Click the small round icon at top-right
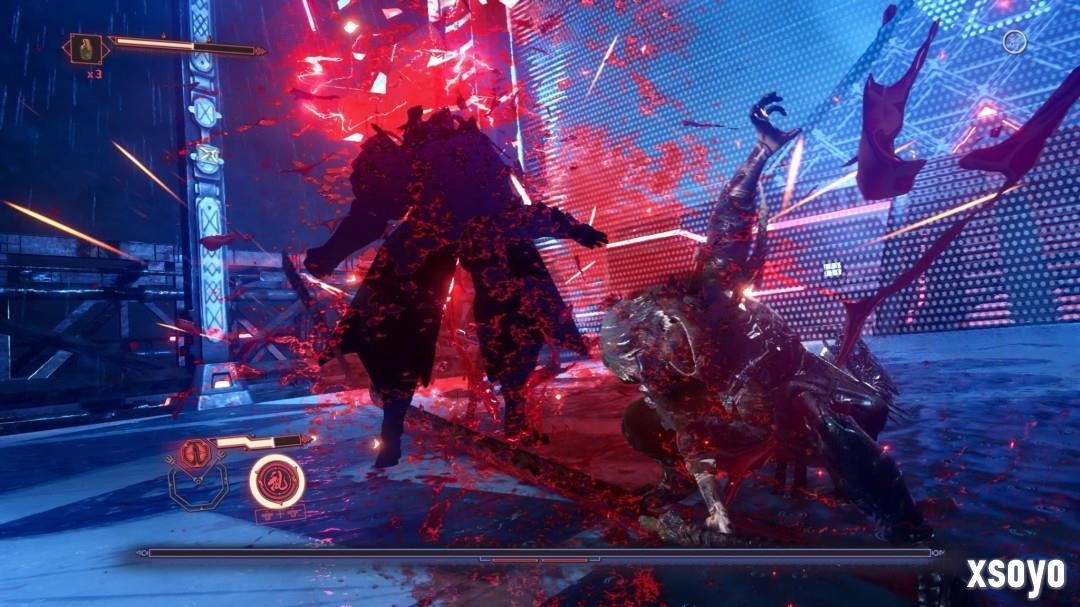The image size is (1080, 607). pyautogui.click(x=1014, y=41)
